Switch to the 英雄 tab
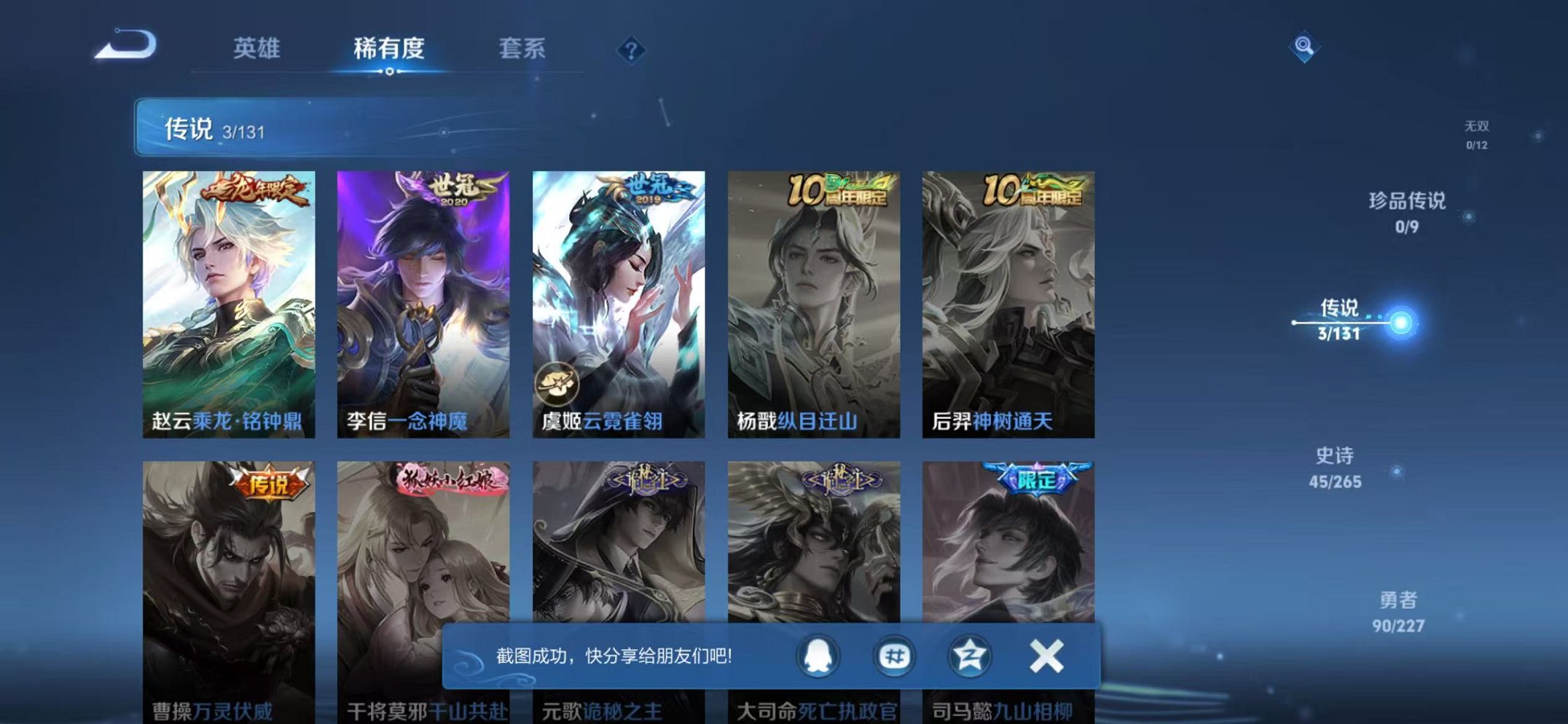 tap(259, 48)
